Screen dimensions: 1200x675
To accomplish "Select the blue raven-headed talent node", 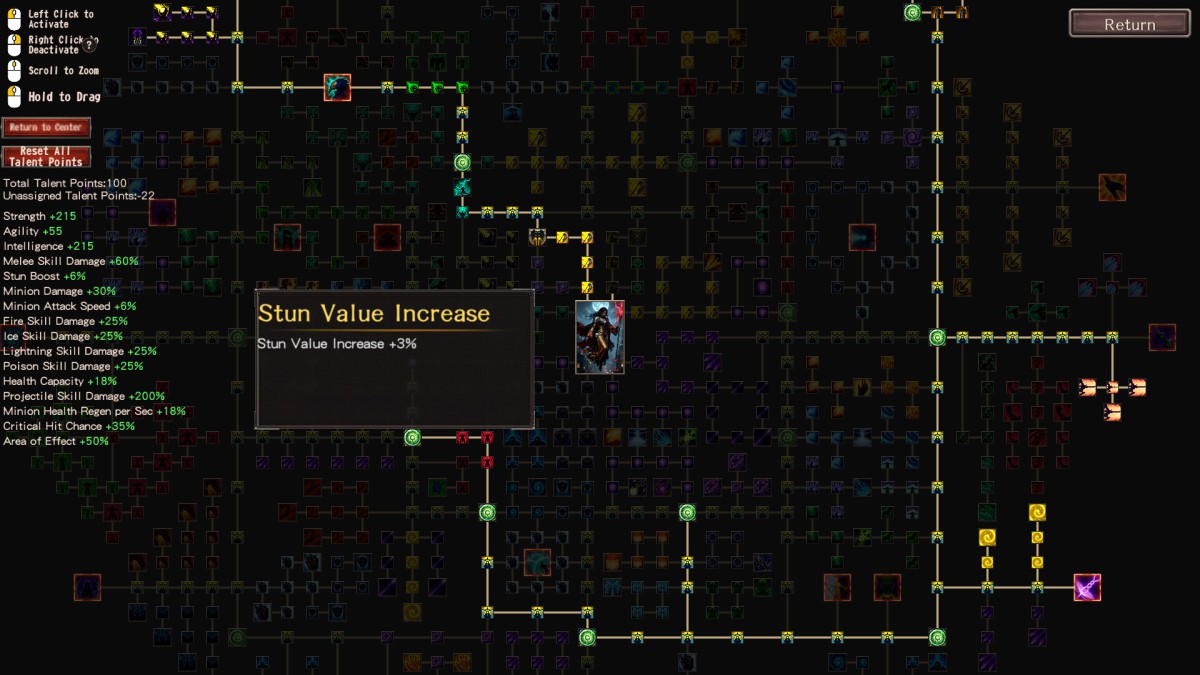I will pos(337,87).
